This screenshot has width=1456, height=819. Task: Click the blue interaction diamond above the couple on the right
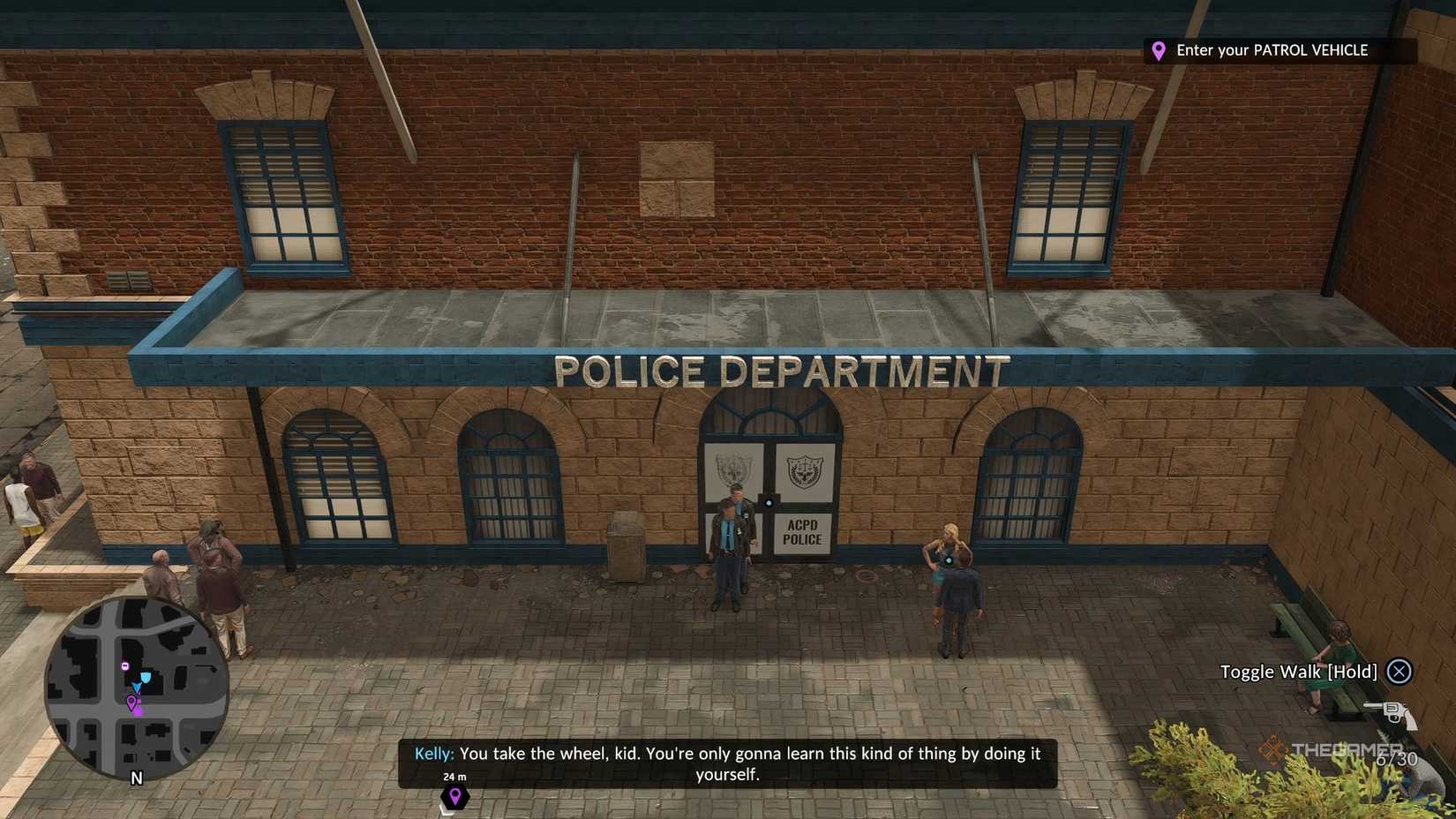(947, 560)
